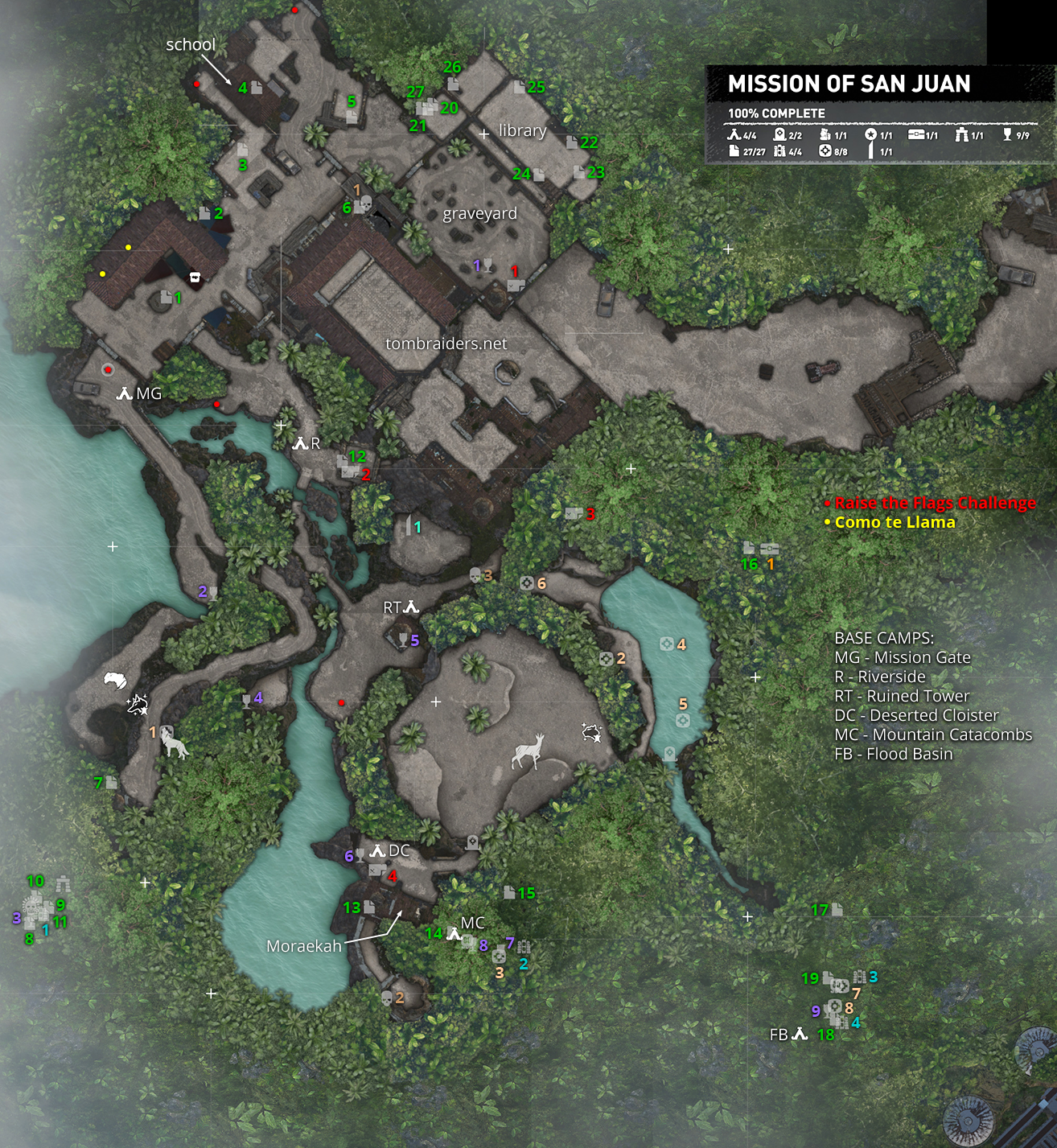Select document marker 16 beside treasure chest
The height and width of the screenshot is (1148, 1057).
click(749, 548)
